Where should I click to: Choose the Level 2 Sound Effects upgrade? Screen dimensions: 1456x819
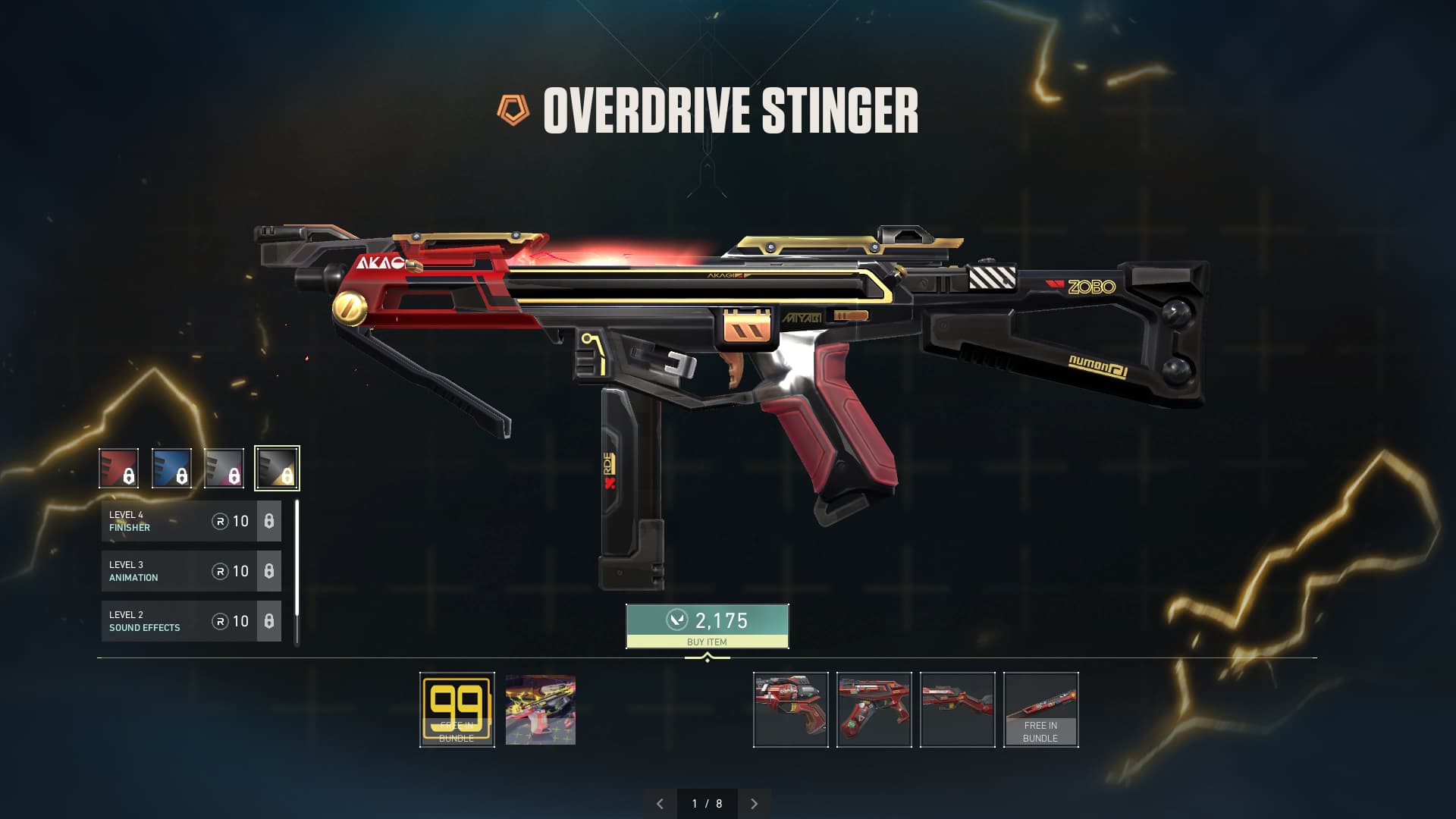[x=191, y=621]
